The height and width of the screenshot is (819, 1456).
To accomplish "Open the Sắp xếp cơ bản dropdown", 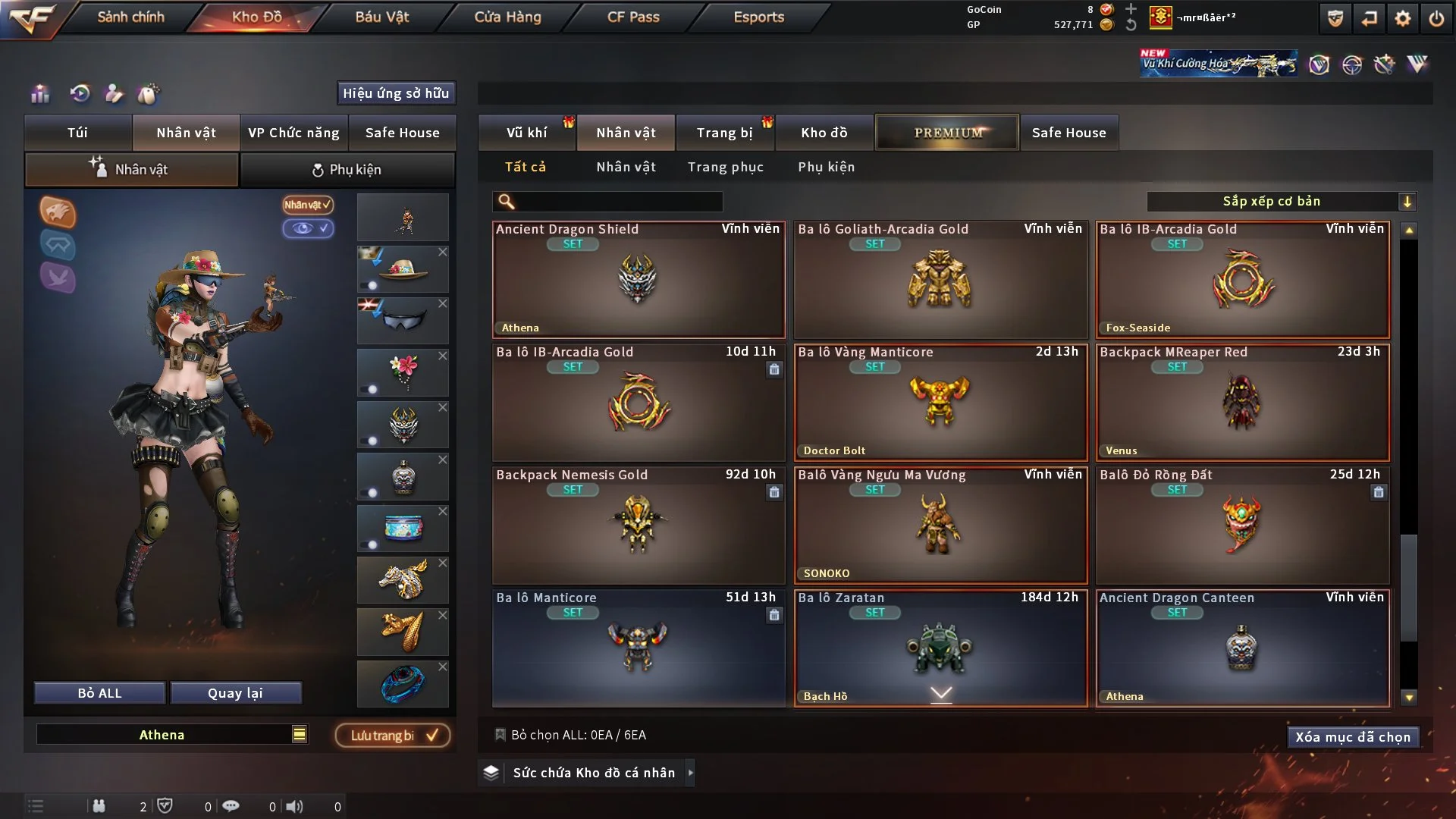I will pos(1281,201).
